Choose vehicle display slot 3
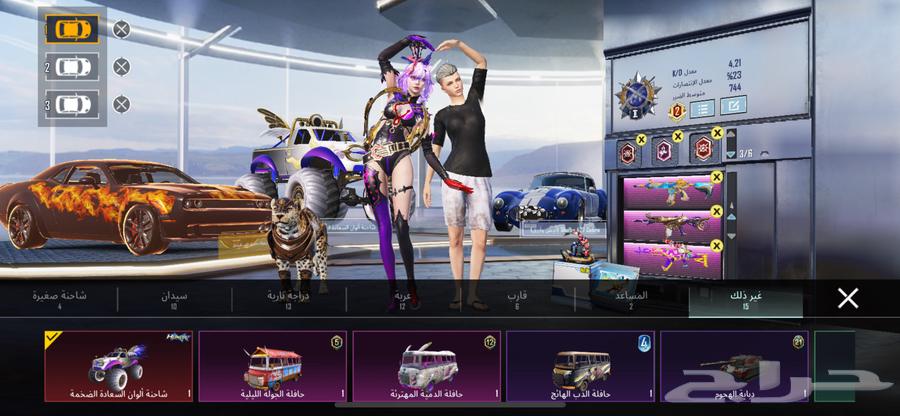Screen dimensions: 900x416 72,104
